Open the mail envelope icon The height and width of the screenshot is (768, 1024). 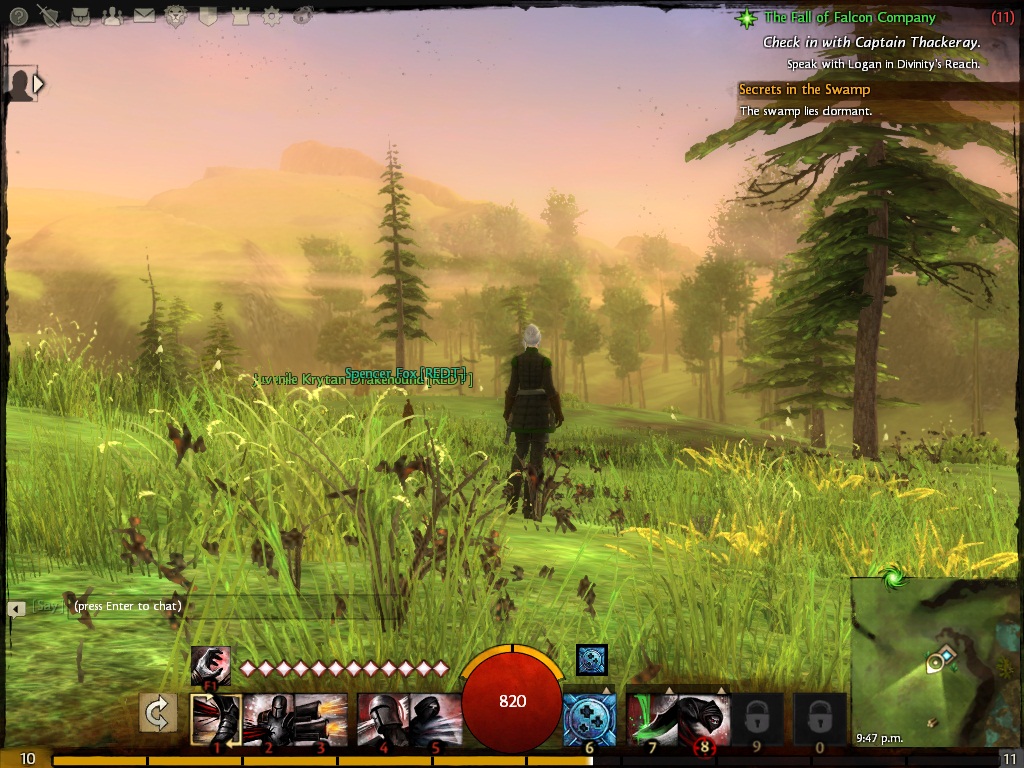(144, 15)
